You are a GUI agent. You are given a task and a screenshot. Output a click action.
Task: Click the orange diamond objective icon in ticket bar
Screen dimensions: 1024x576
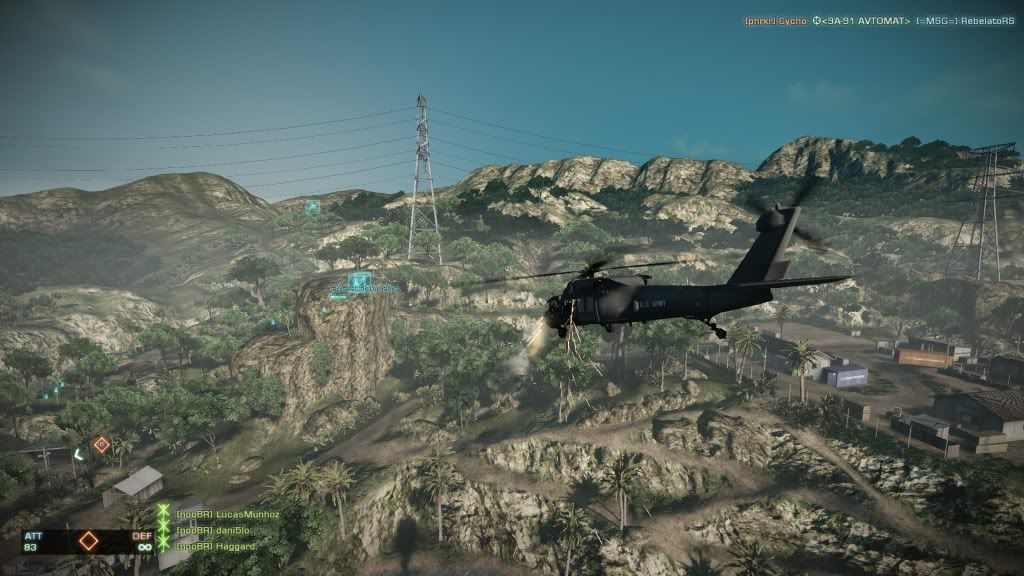(x=89, y=541)
